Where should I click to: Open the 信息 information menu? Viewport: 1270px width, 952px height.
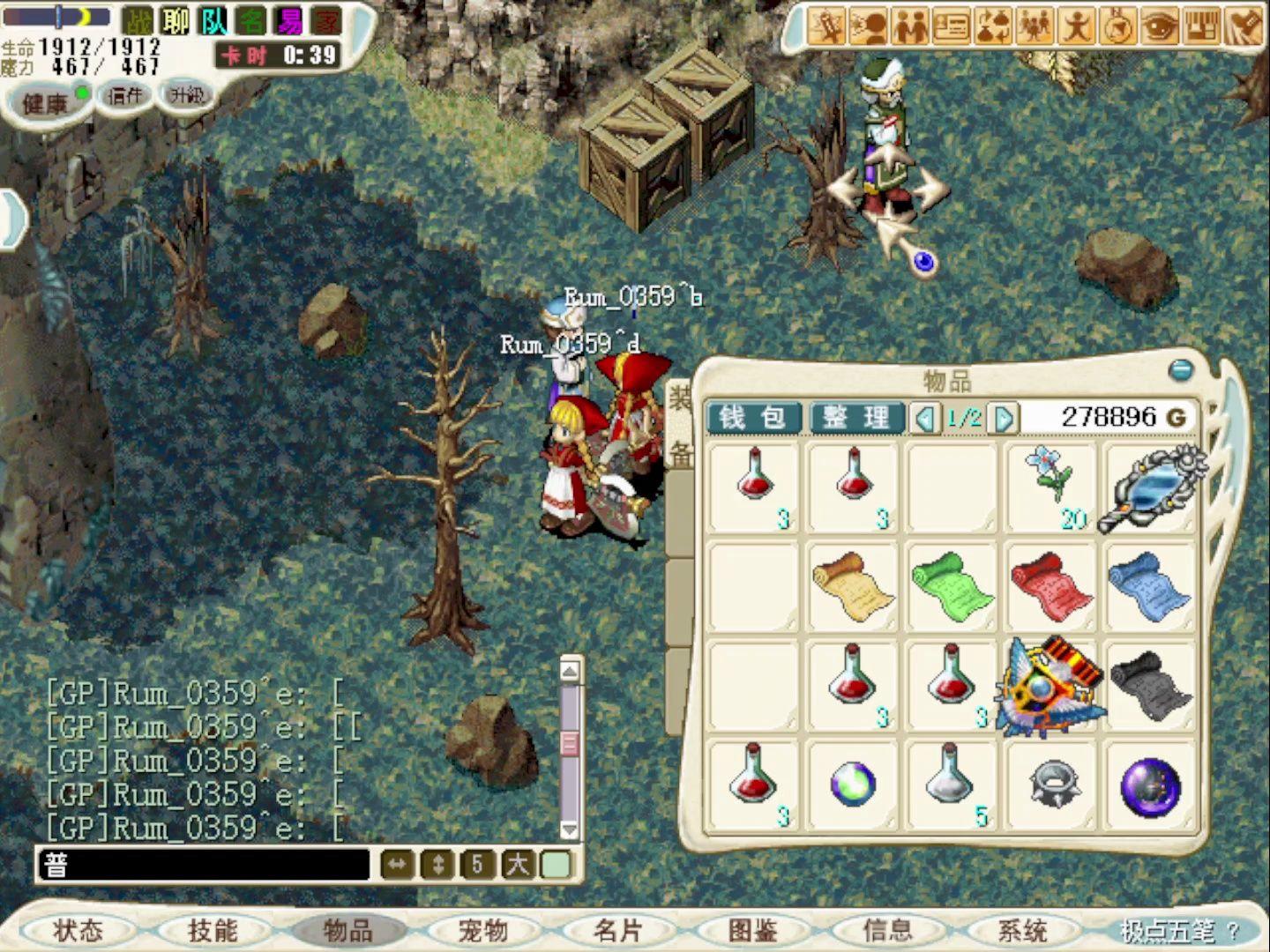887,931
